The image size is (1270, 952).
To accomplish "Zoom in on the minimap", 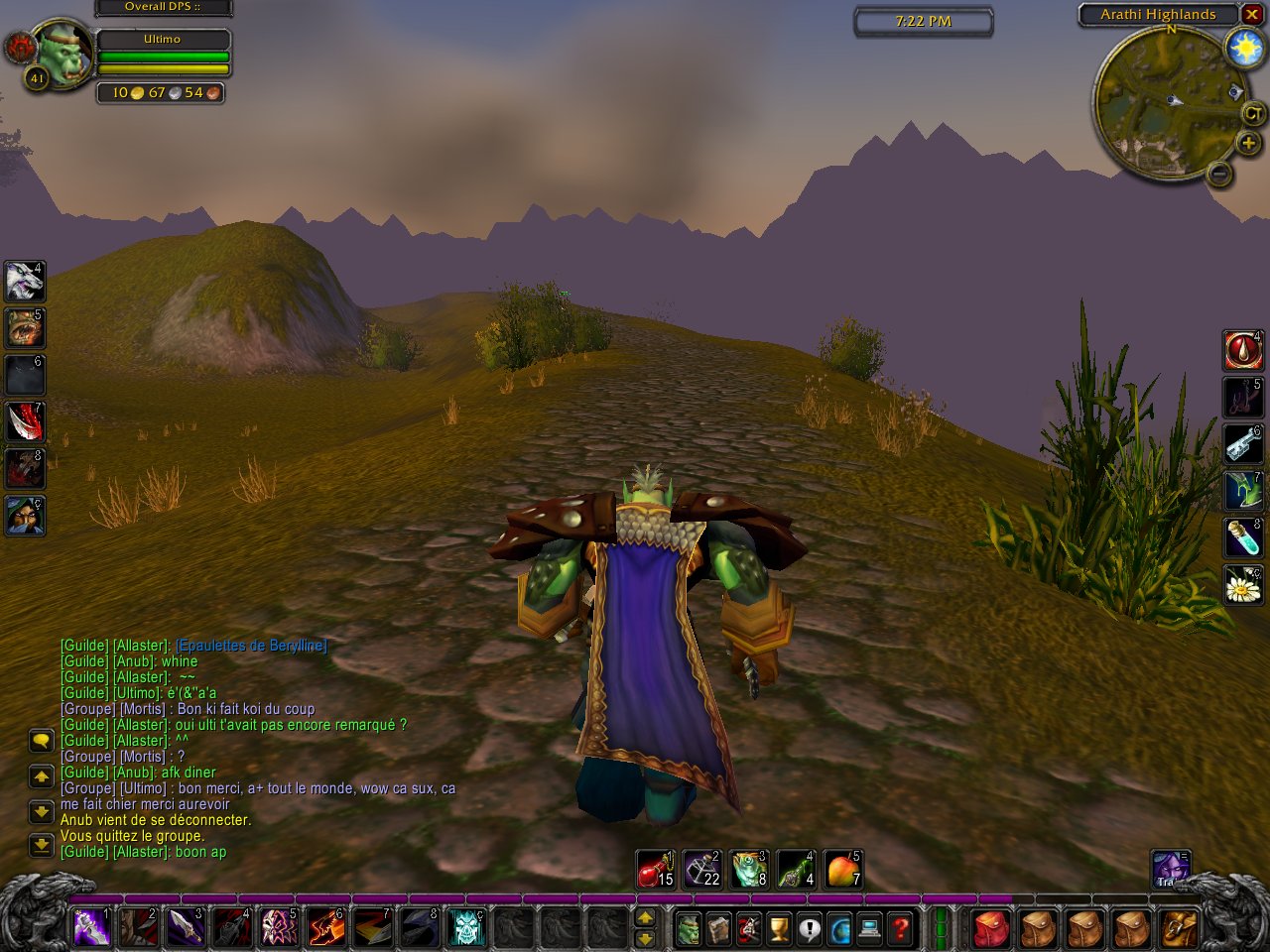I will (1247, 144).
